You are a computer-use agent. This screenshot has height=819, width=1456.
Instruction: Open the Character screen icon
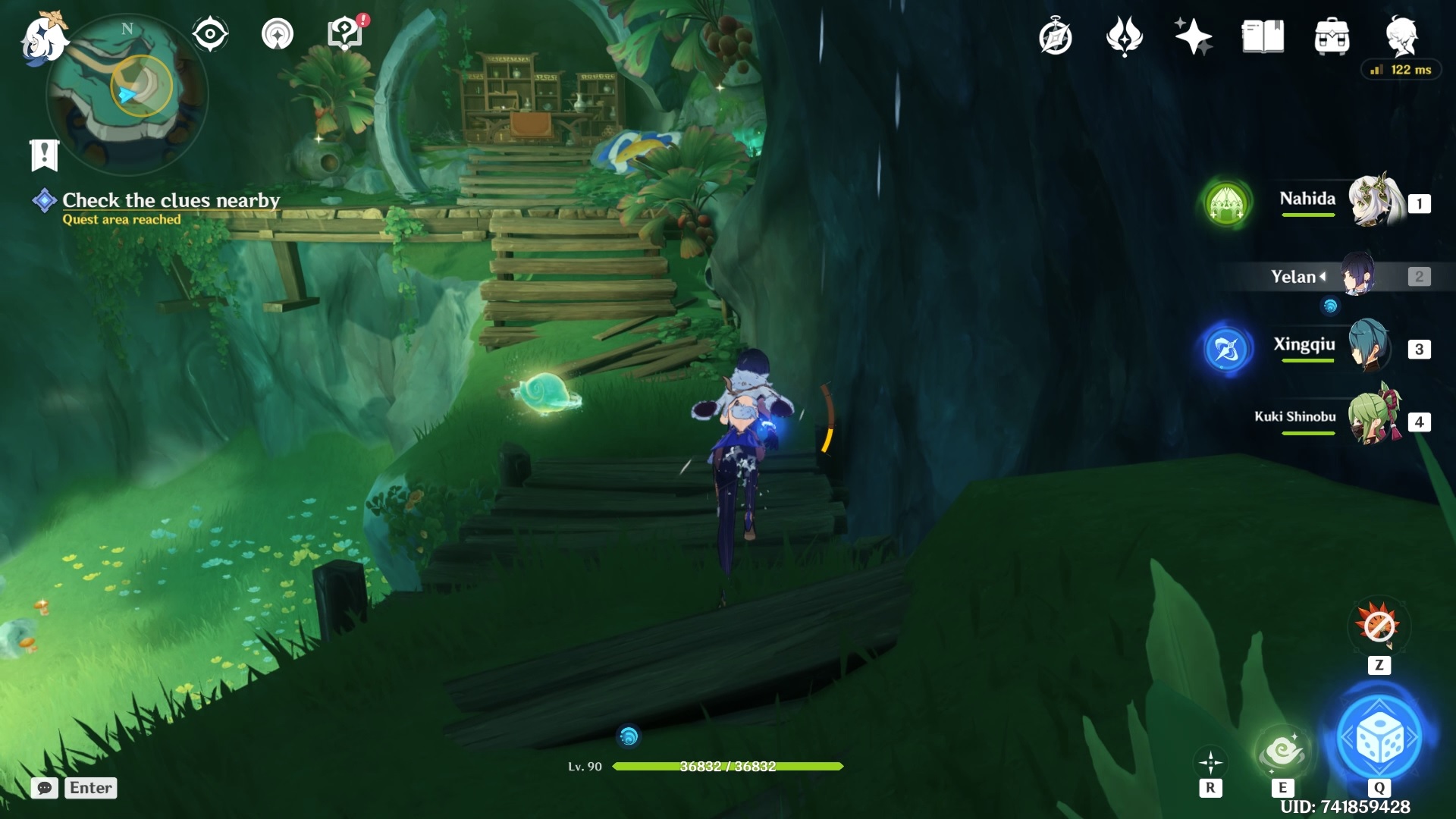[x=1407, y=36]
